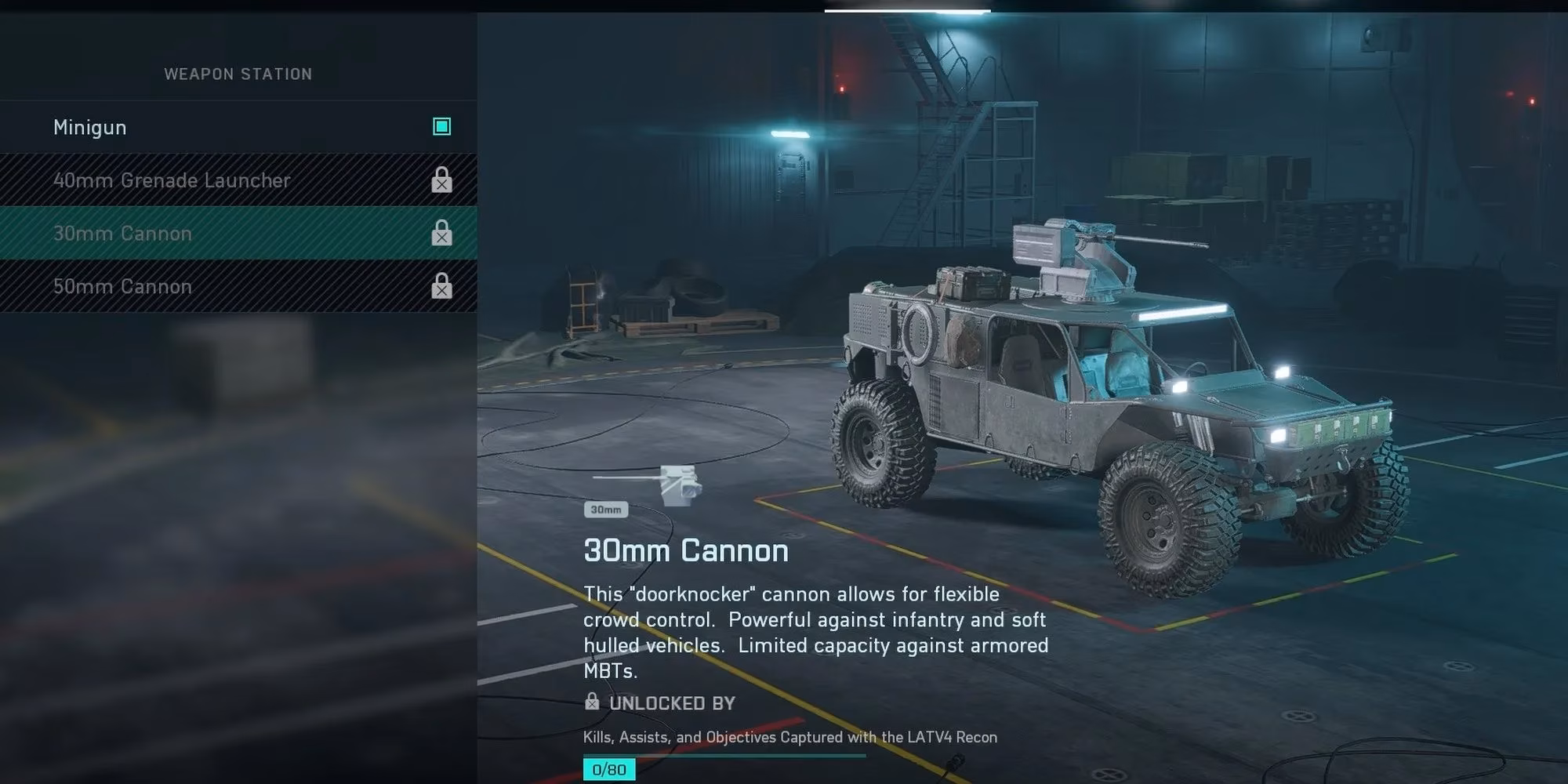Click the 30mm Cannon title text
The height and width of the screenshot is (784, 1568).
coord(684,550)
